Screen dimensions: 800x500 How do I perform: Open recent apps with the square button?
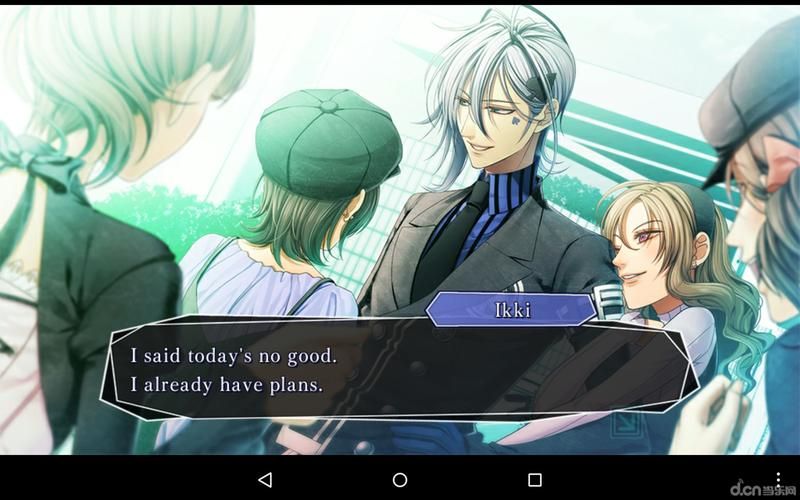coord(535,480)
